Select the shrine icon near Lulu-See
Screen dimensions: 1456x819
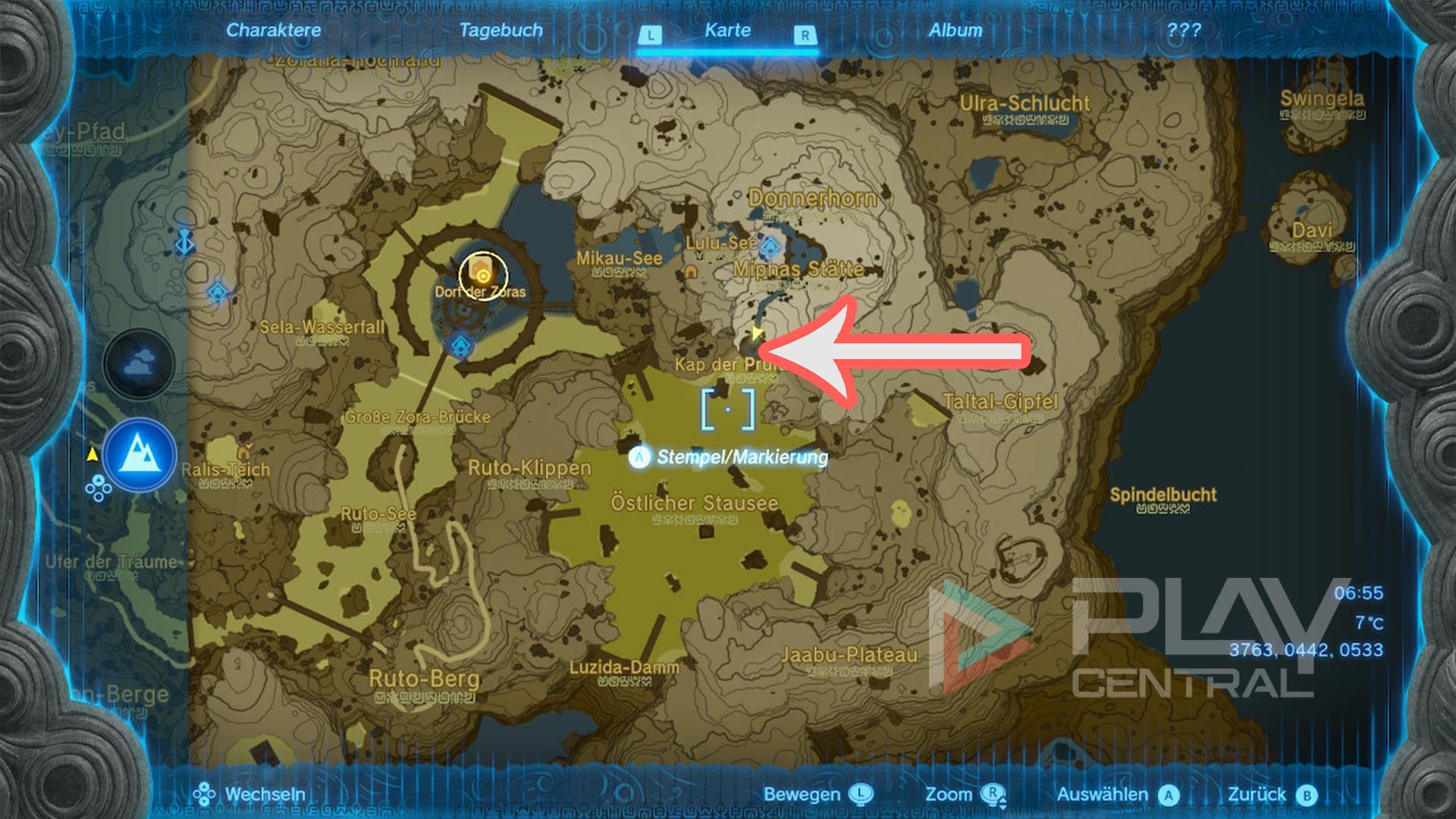771,246
